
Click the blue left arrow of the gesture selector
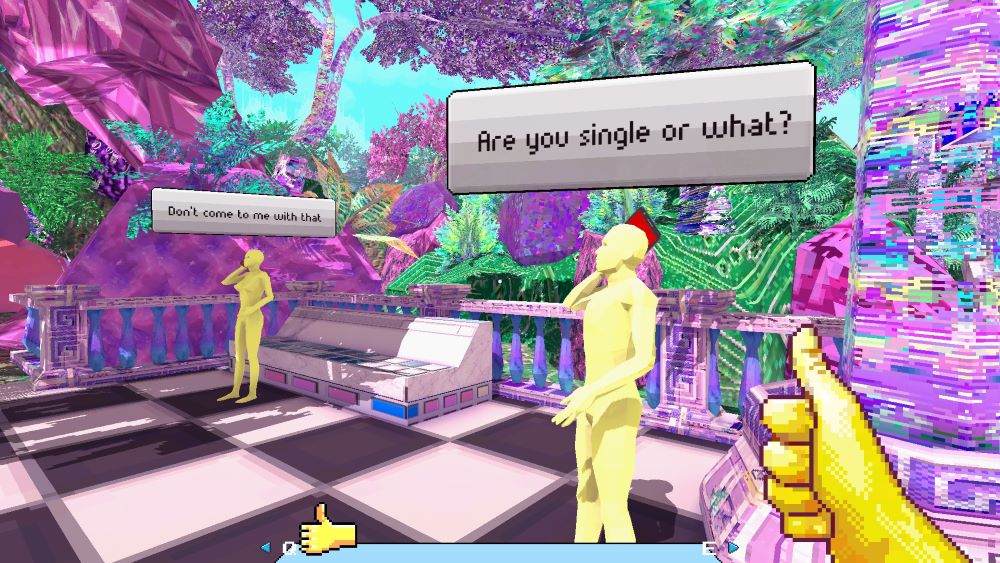tap(265, 547)
